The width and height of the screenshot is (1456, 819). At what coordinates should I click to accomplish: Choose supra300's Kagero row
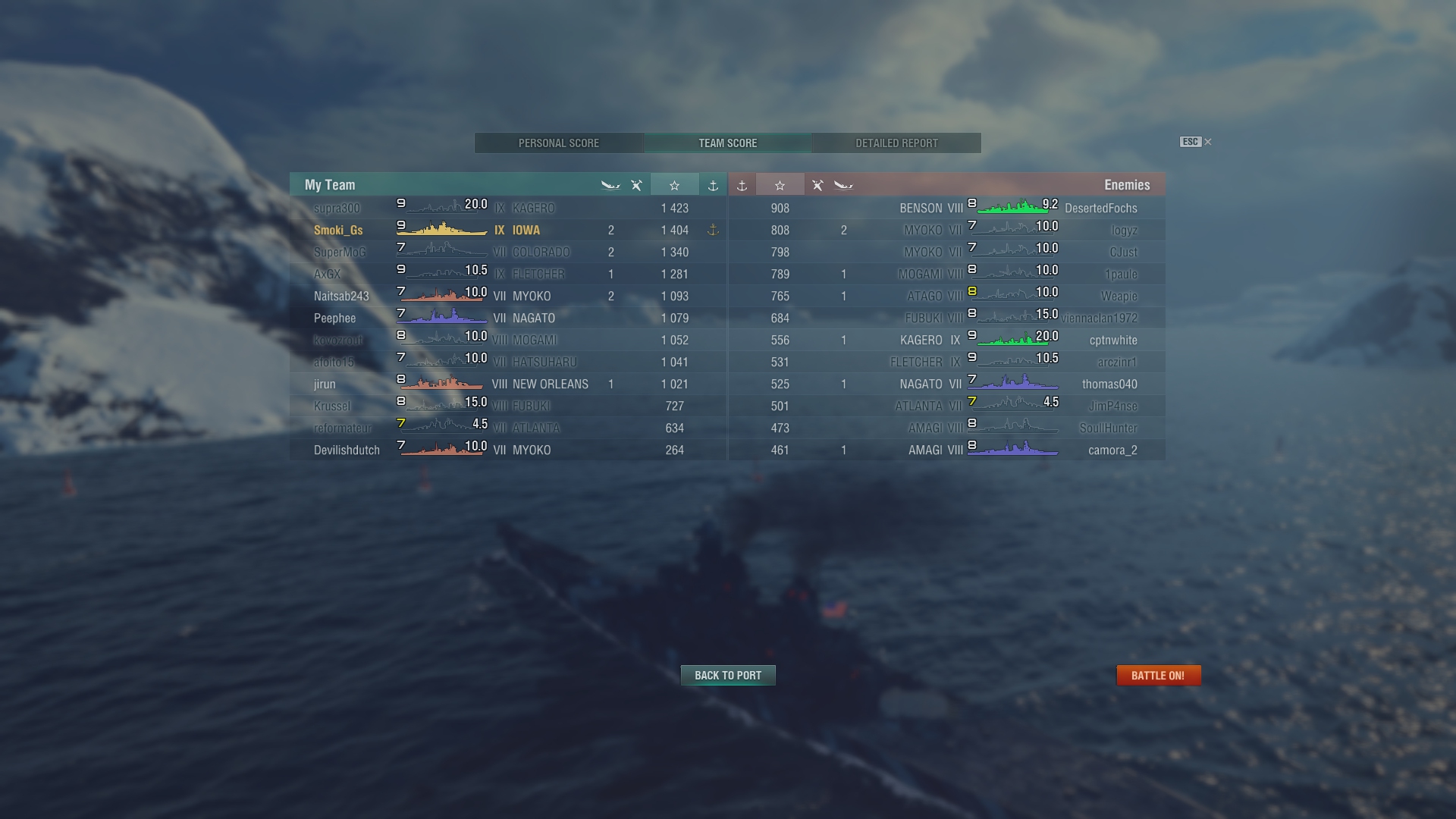point(337,209)
